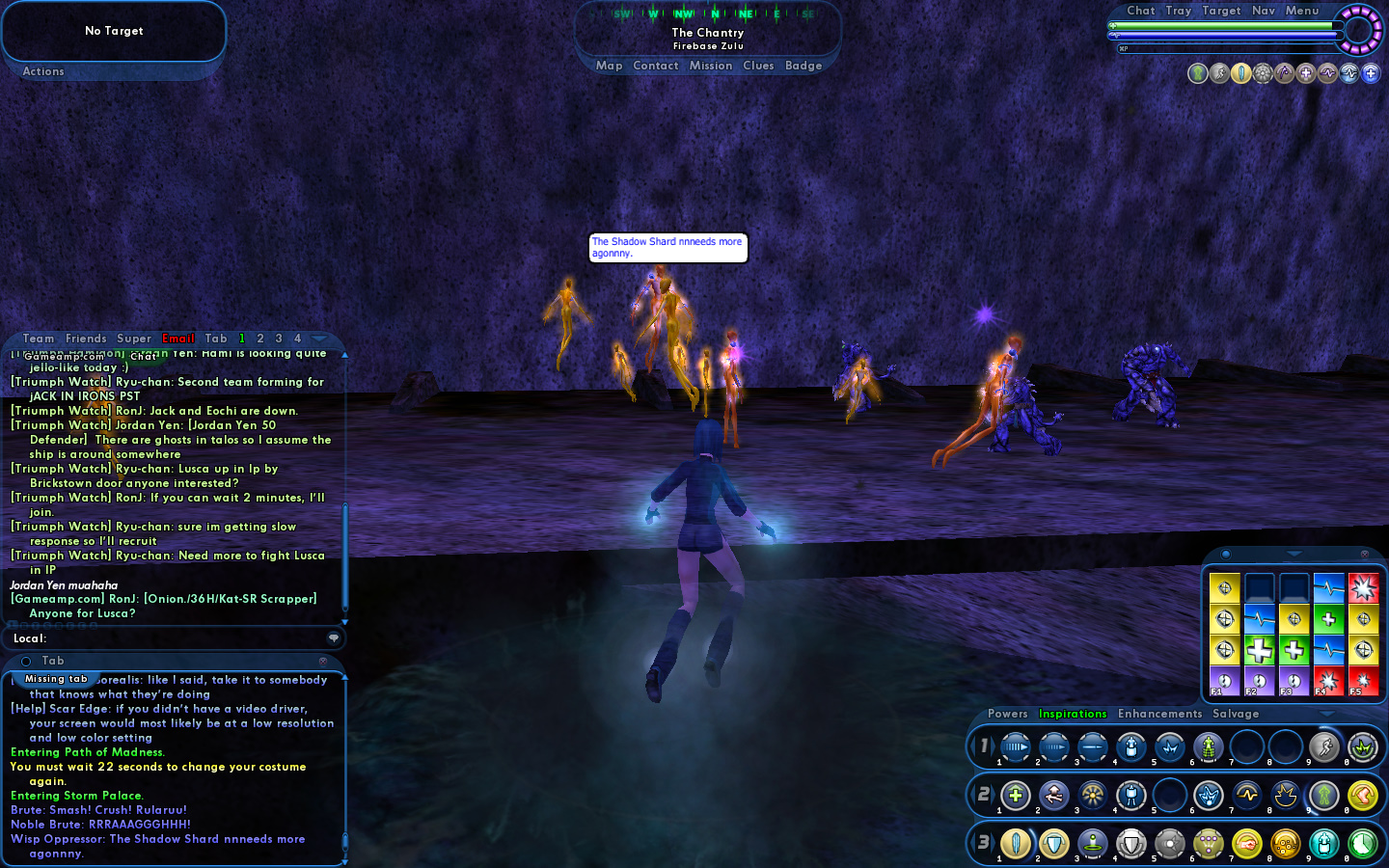Open the Actions menu under target window
Screen dimensions: 1389x868
point(43,71)
